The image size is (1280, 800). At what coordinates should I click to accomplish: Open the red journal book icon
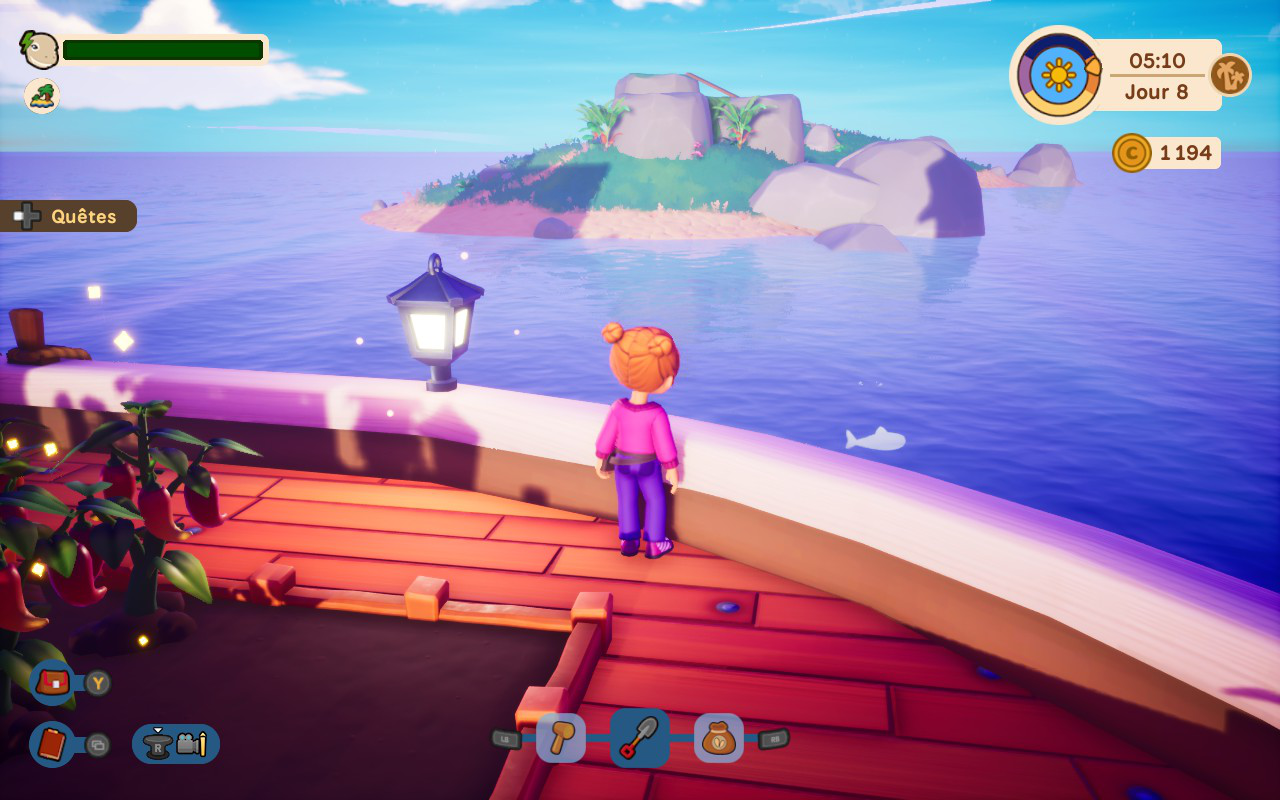coord(52,744)
